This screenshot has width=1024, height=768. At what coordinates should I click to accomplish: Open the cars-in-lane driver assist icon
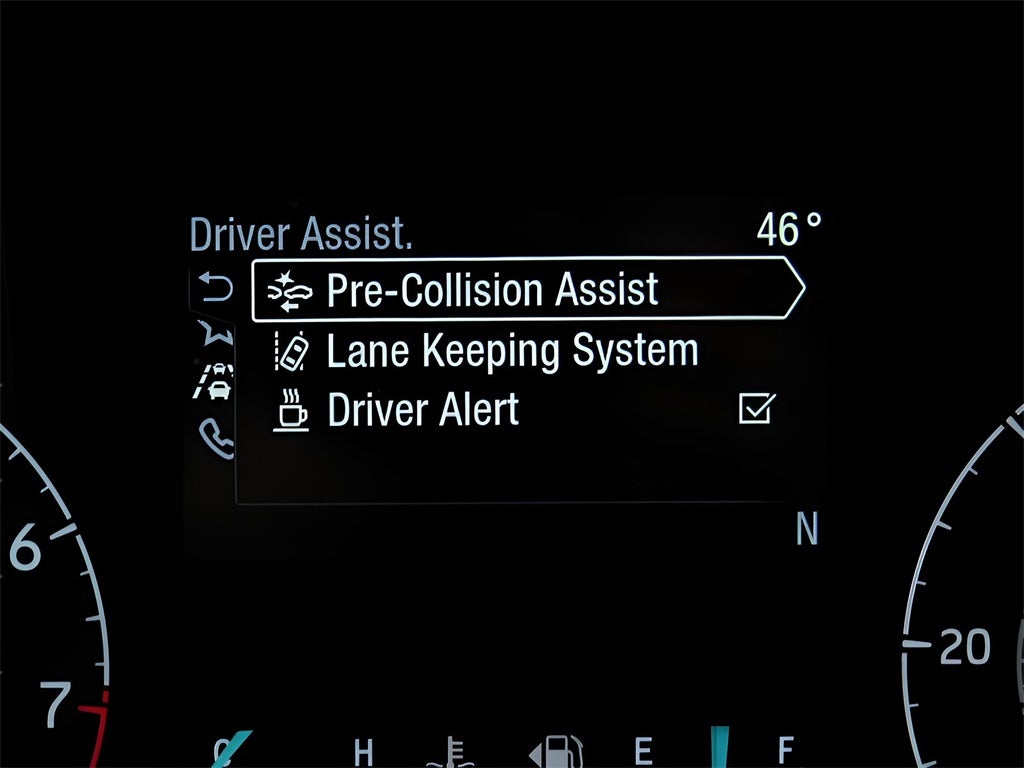[x=215, y=381]
